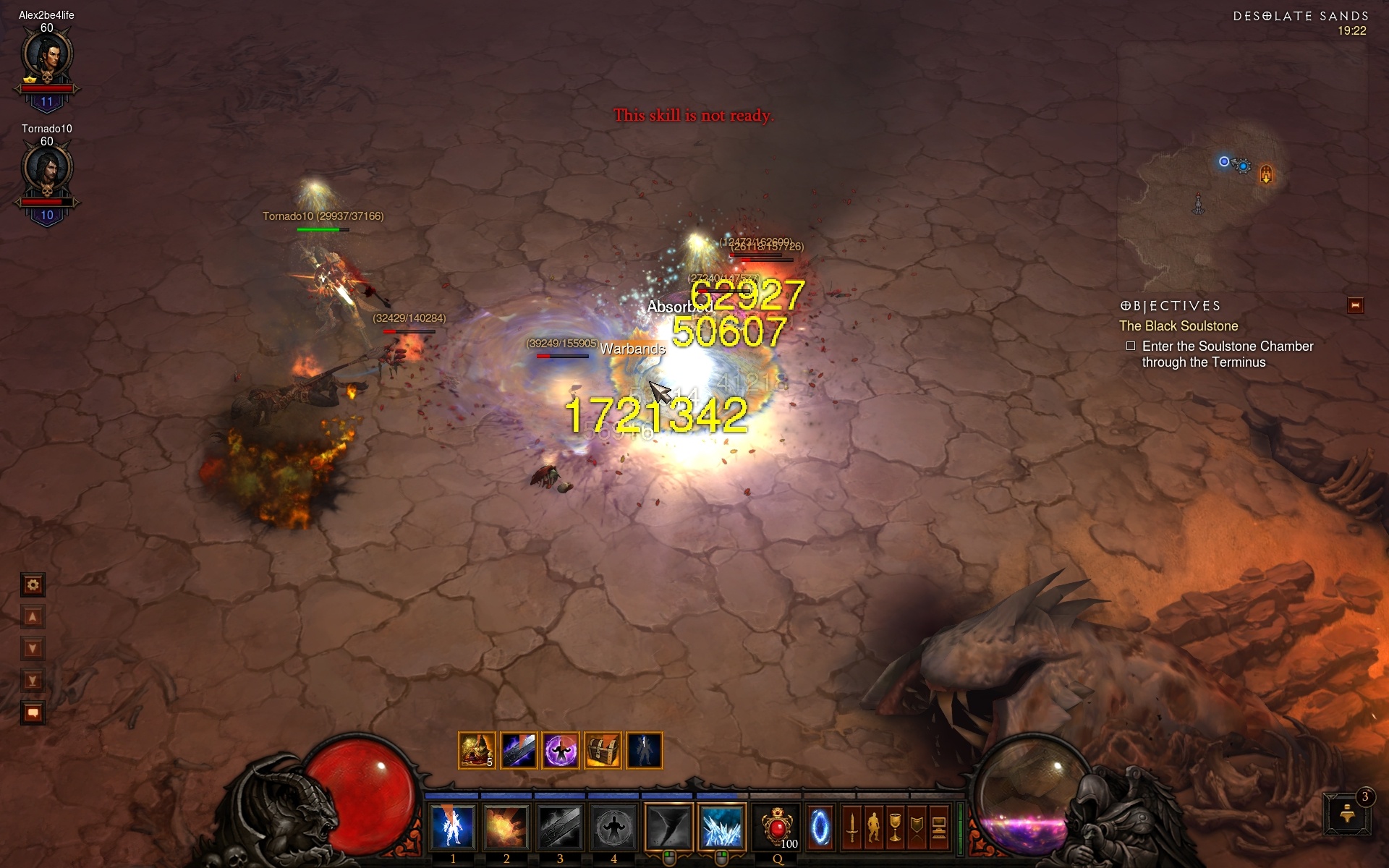This screenshot has width=1389, height=868.
Task: Toggle the chat speech bubble button
Action: coord(33,712)
